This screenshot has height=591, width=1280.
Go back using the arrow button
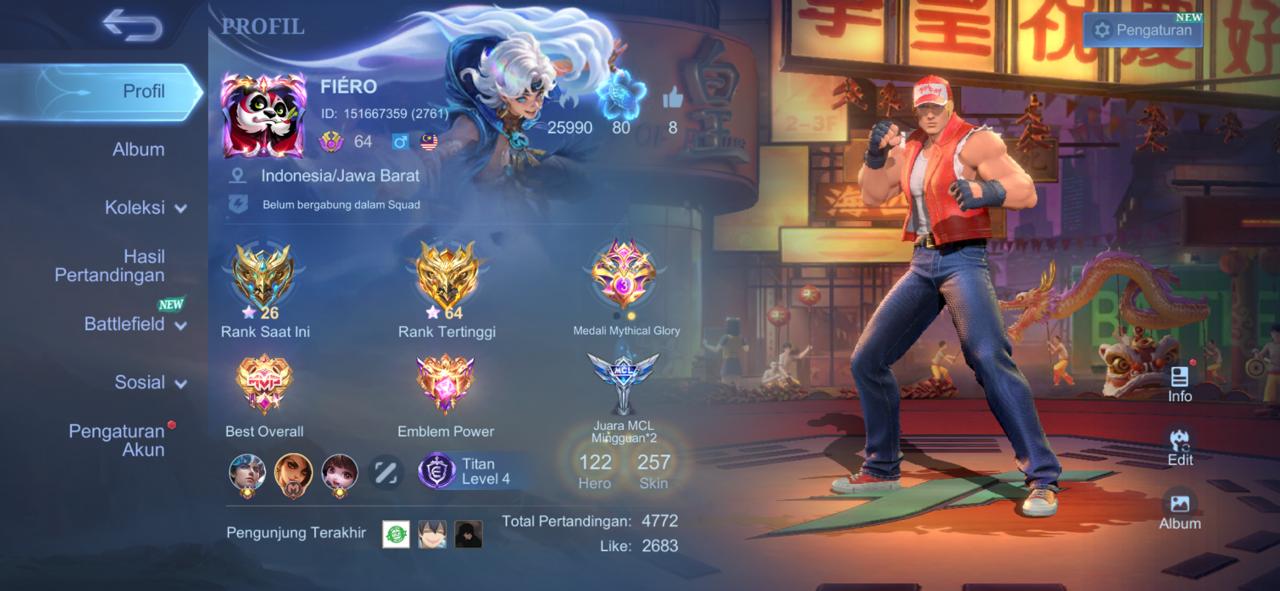(x=132, y=26)
